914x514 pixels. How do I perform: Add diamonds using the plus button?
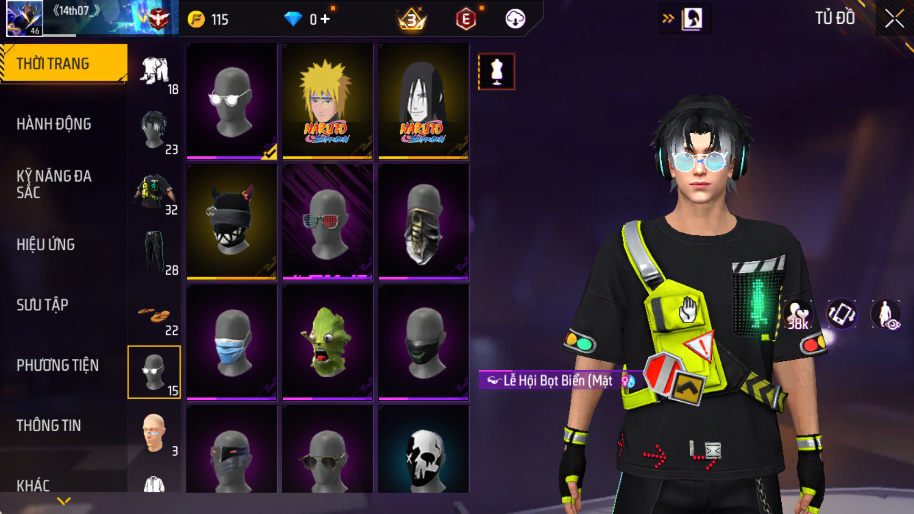pos(325,19)
